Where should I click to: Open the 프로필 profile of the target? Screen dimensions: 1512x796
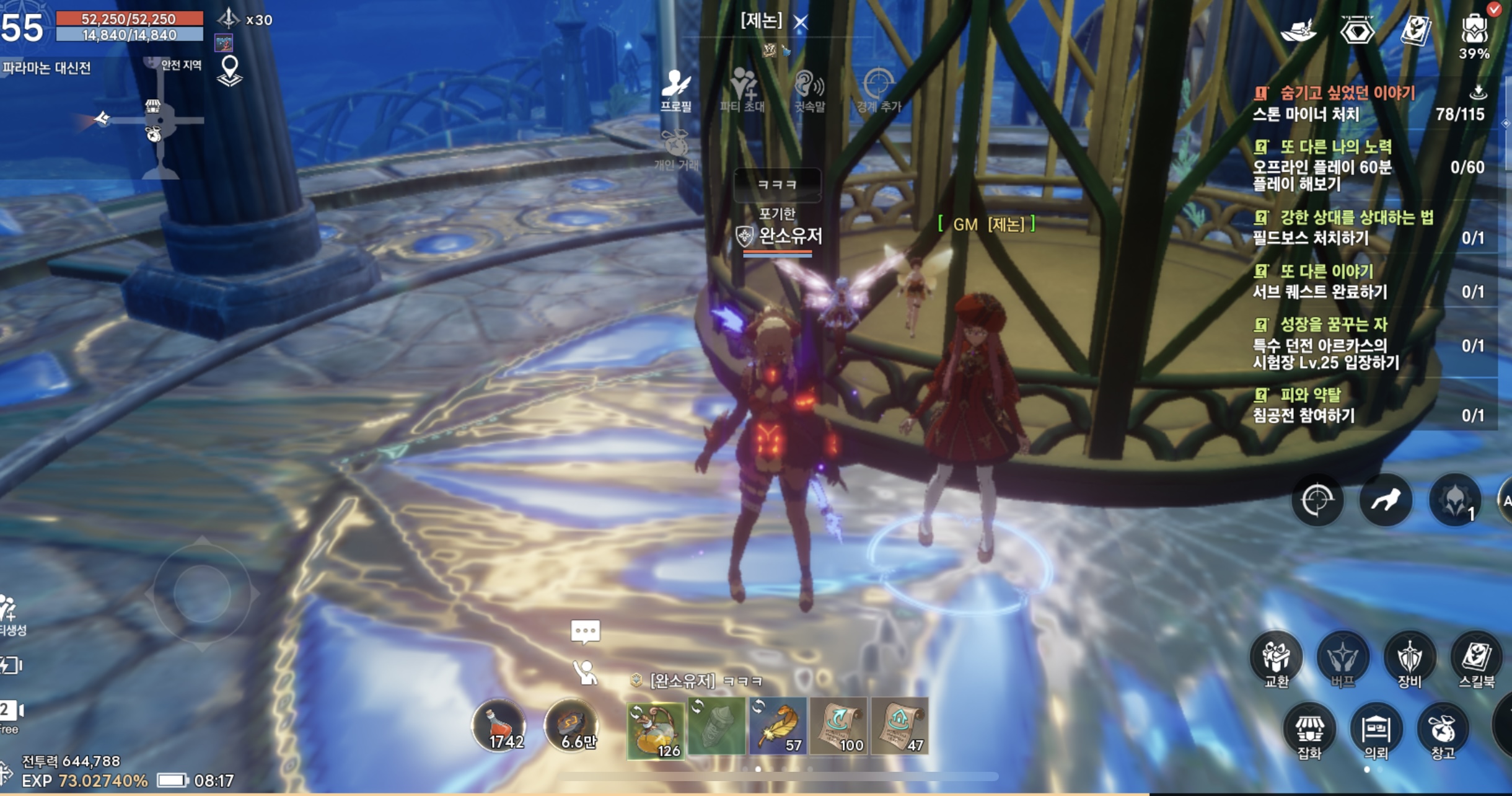coord(675,91)
